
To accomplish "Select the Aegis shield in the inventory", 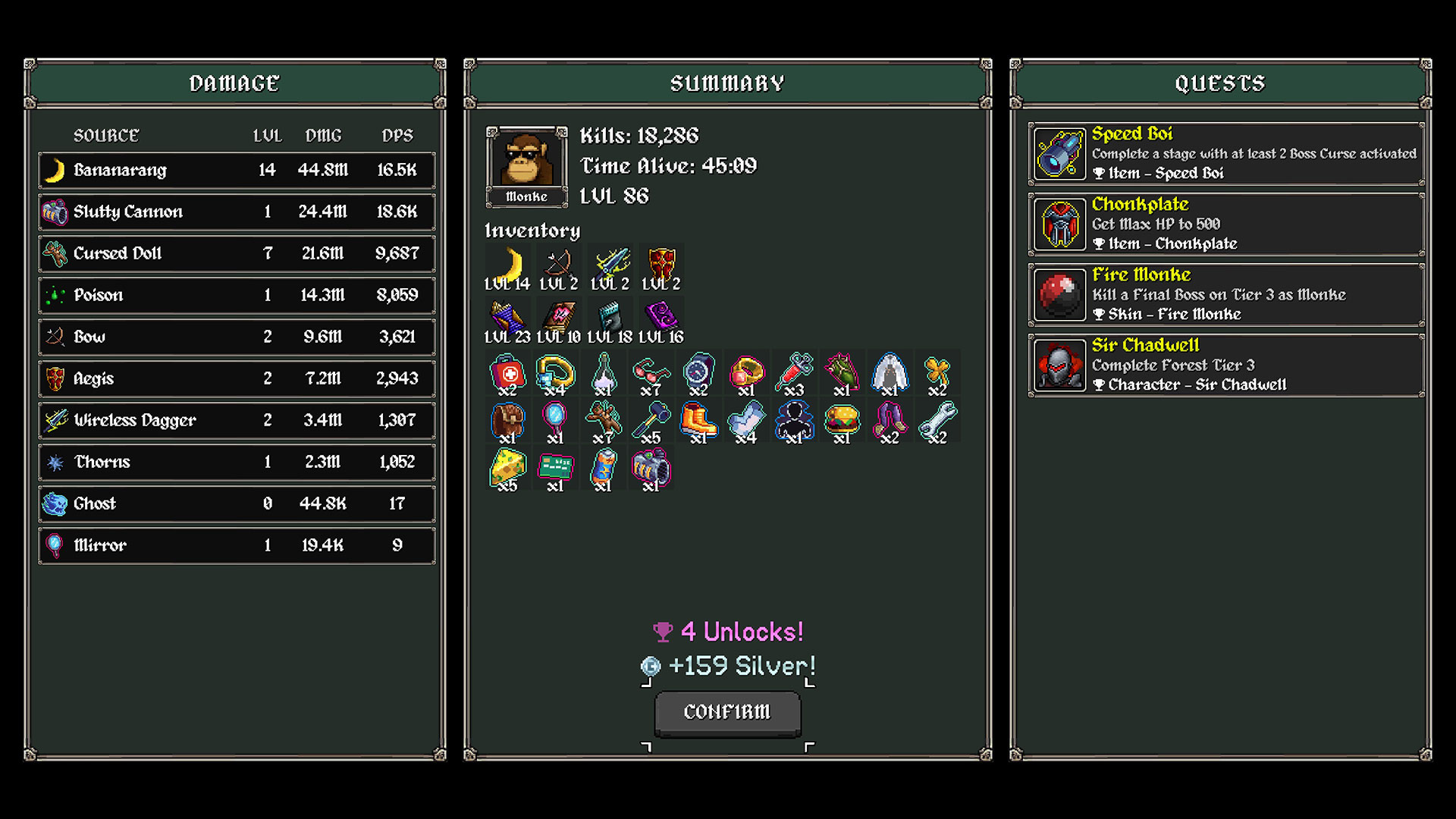I will click(661, 265).
